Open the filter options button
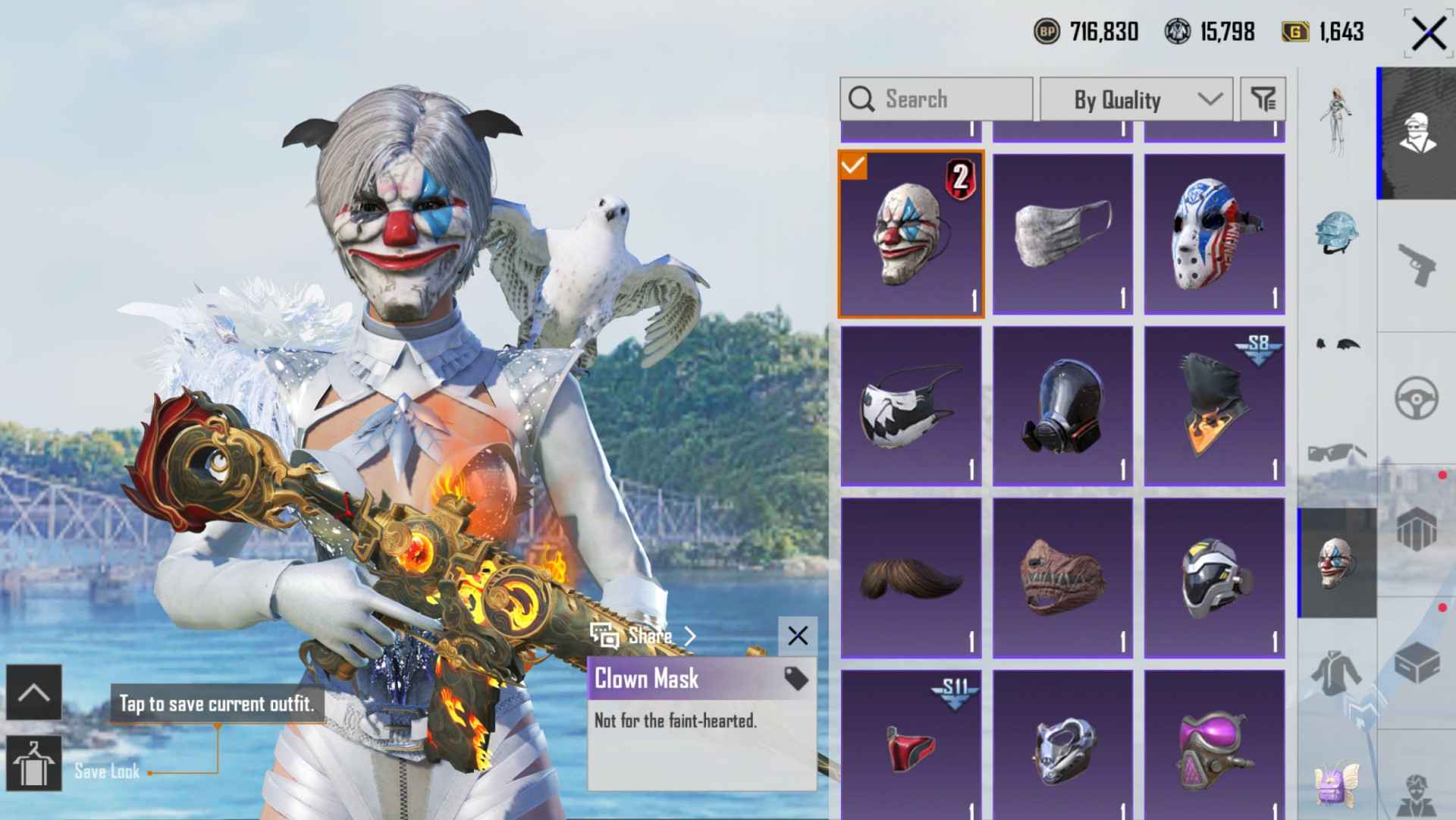The width and height of the screenshot is (1456, 820). pos(1263,99)
